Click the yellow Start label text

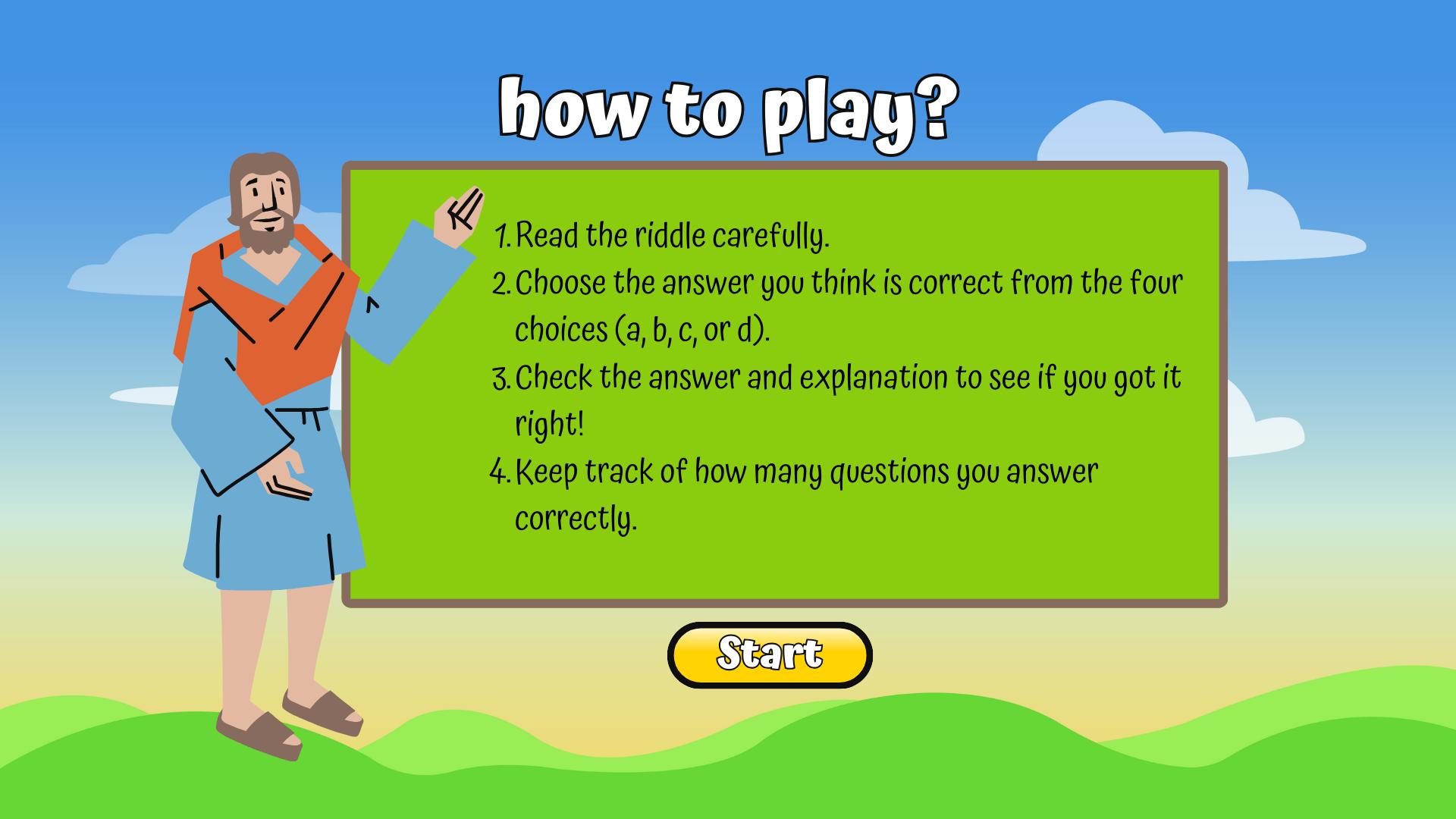pos(769,654)
